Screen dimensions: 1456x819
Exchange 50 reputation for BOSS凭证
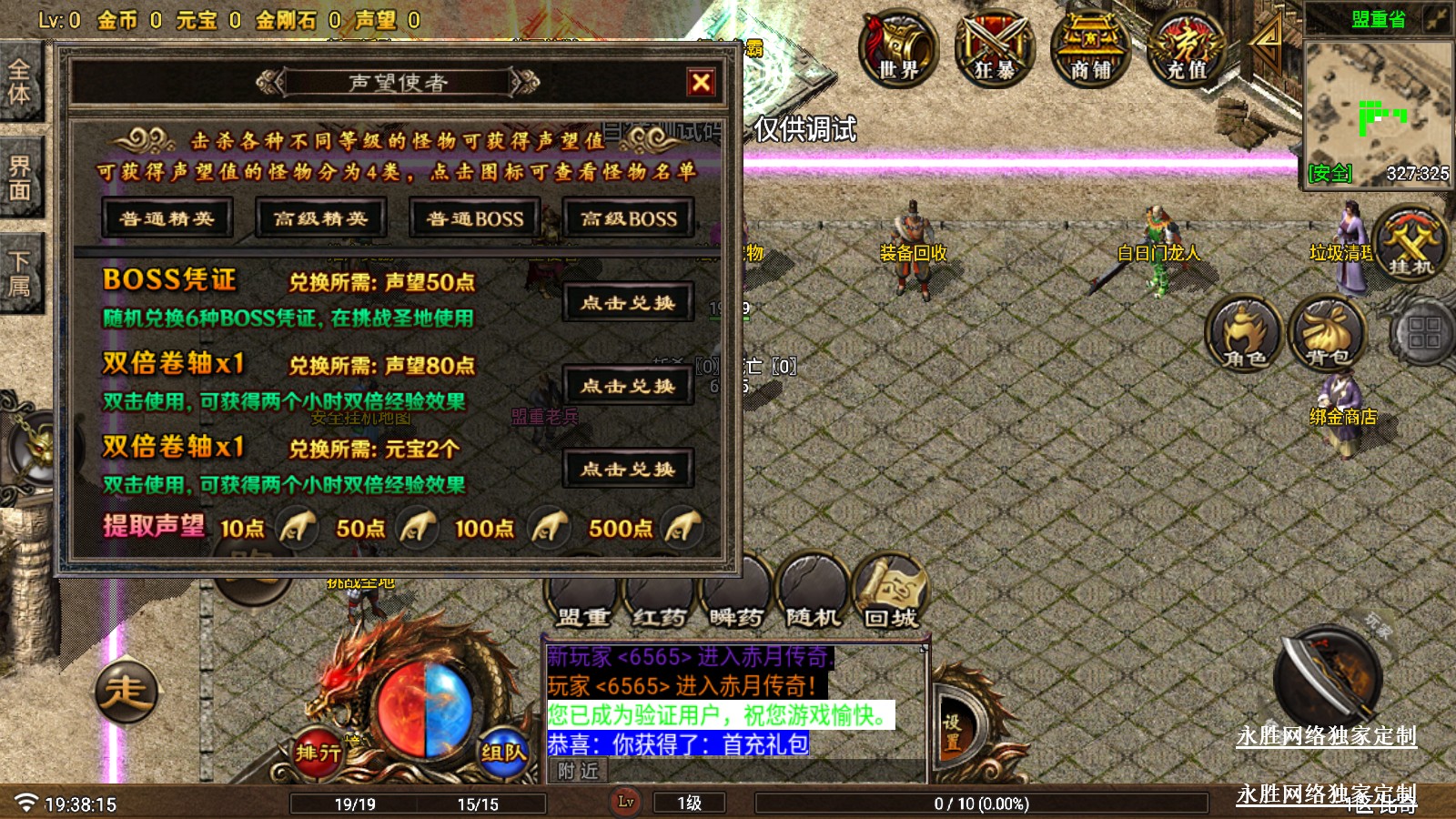[628, 303]
